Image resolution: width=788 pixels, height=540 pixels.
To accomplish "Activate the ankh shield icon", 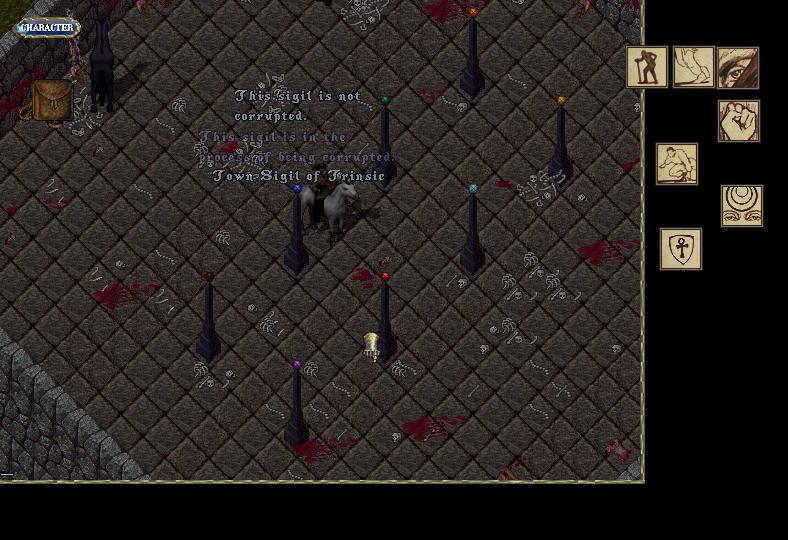I will 681,249.
